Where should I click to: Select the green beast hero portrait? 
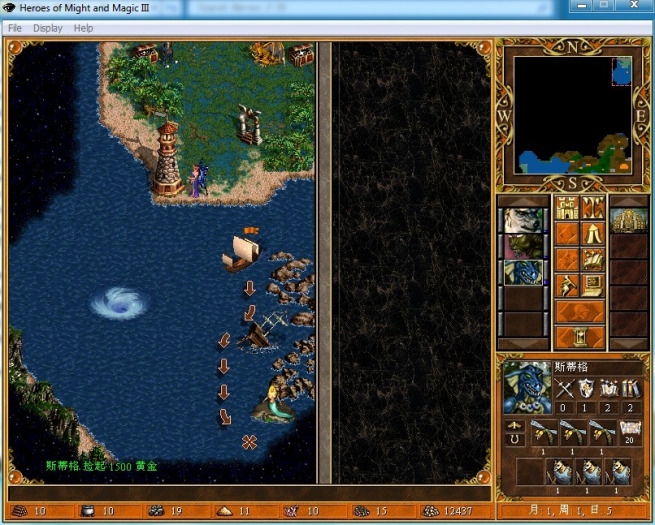pyautogui.click(x=522, y=247)
